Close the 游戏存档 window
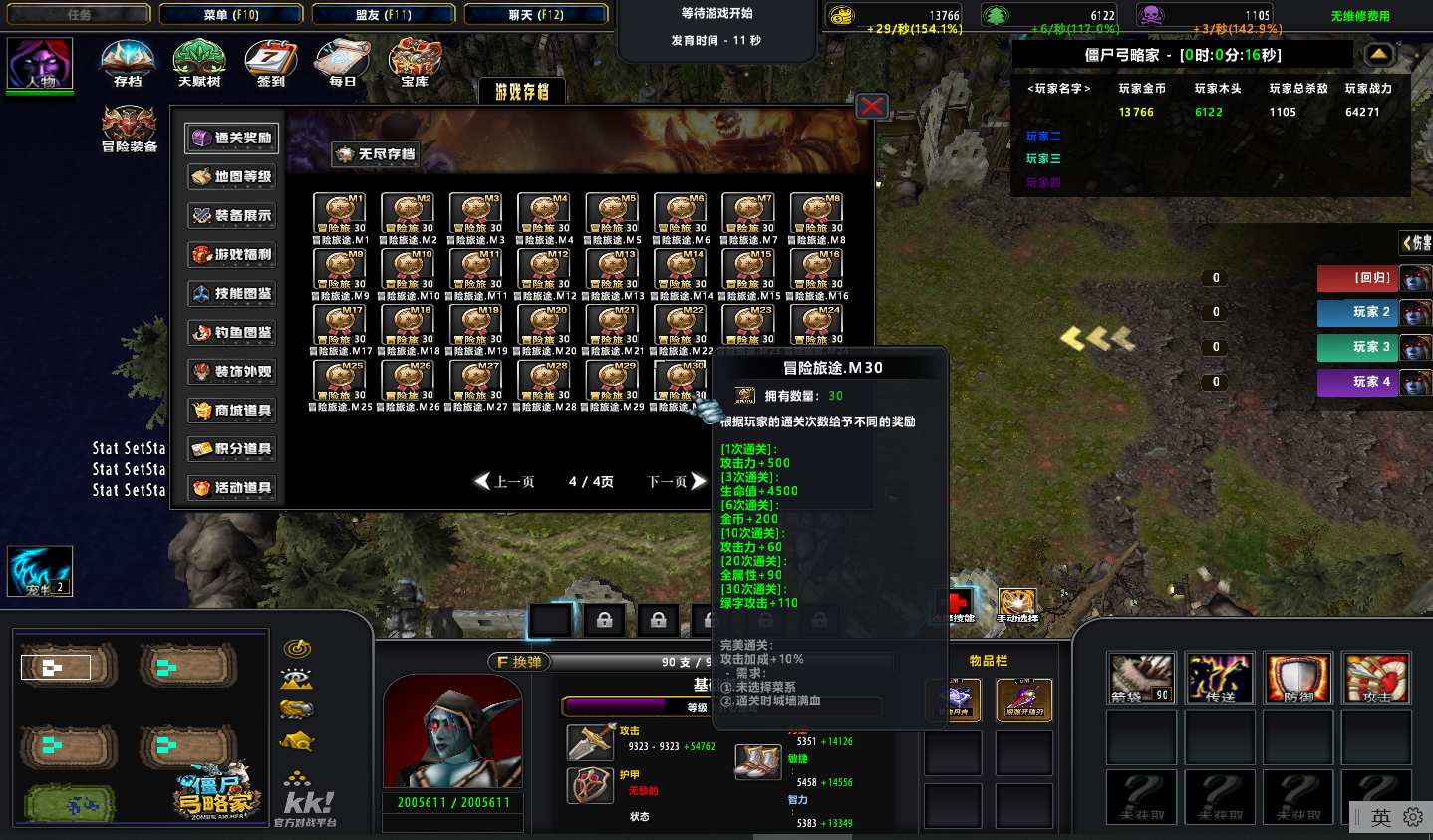The height and width of the screenshot is (840, 1433). coord(872,106)
